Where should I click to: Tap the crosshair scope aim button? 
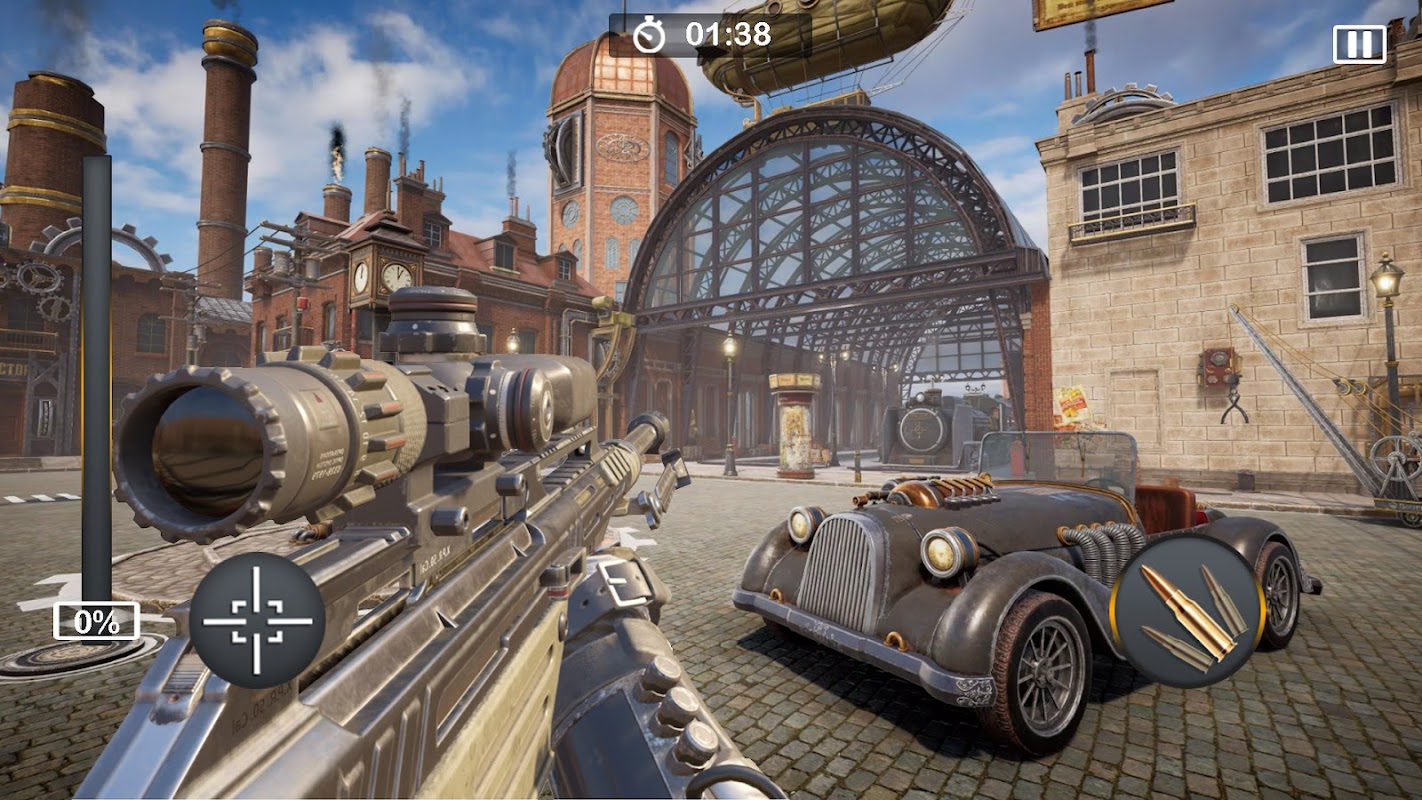pyautogui.click(x=257, y=620)
